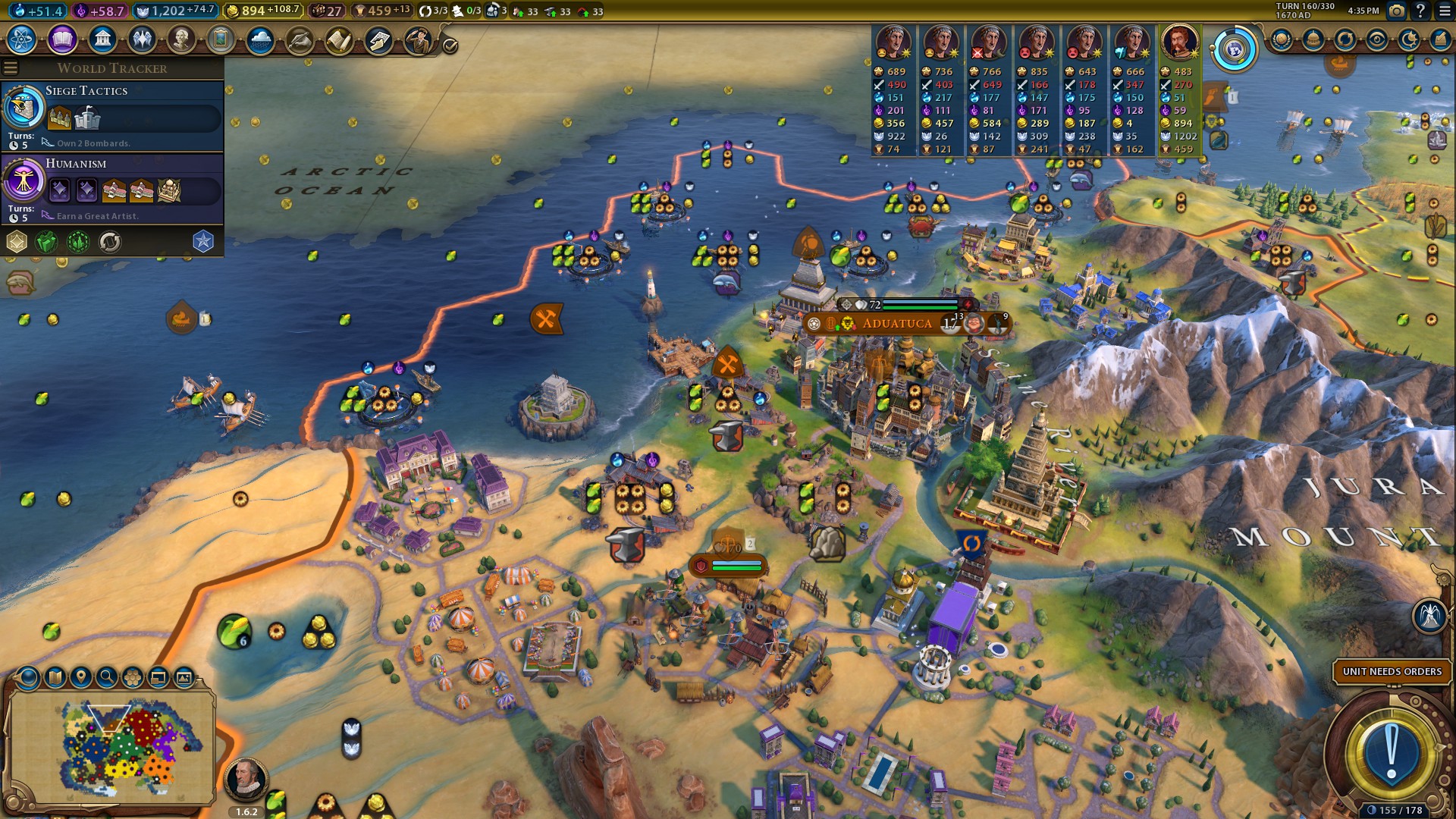
Task: Open the main game menu hamburger
Action: point(1444,11)
